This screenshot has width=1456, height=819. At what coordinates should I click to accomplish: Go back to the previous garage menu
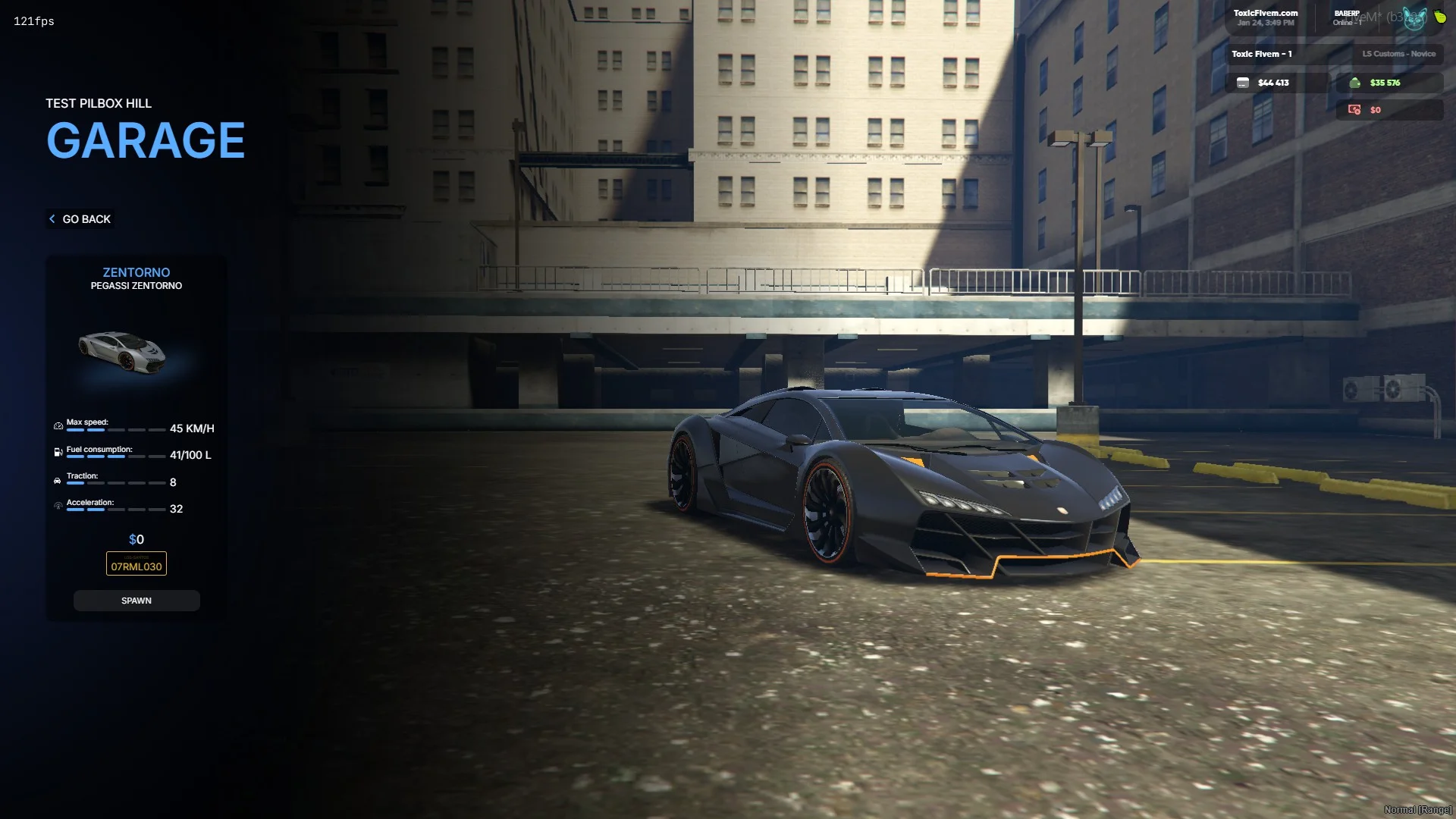(x=80, y=219)
